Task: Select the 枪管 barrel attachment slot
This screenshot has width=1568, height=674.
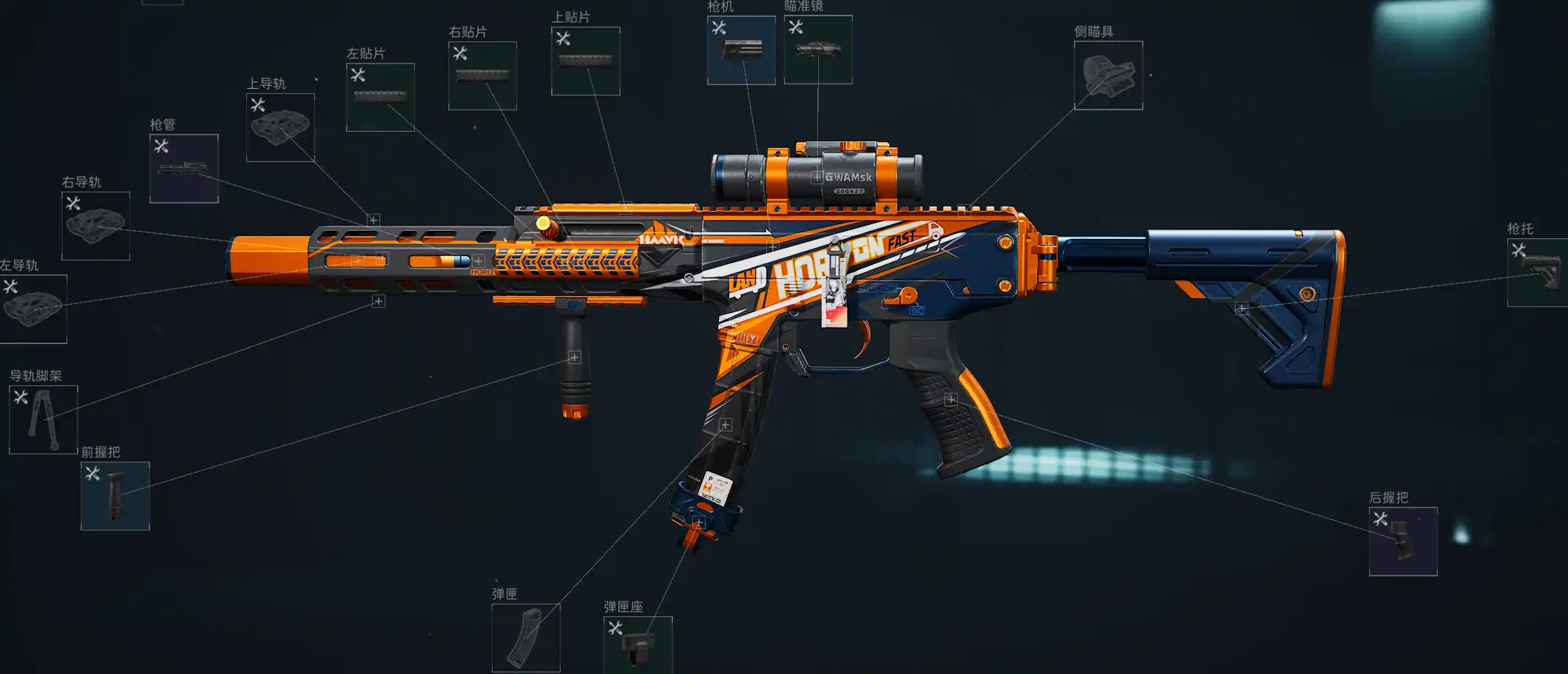Action: click(183, 169)
